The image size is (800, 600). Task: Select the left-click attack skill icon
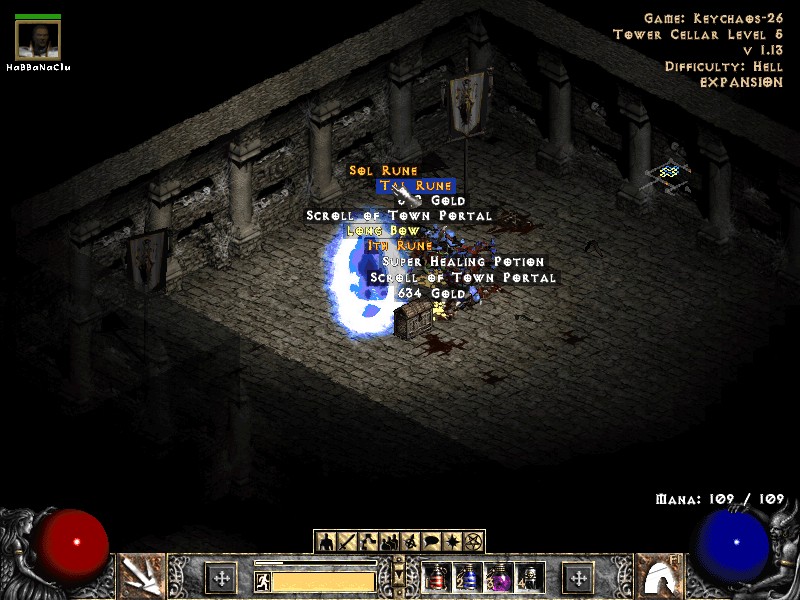coord(140,576)
